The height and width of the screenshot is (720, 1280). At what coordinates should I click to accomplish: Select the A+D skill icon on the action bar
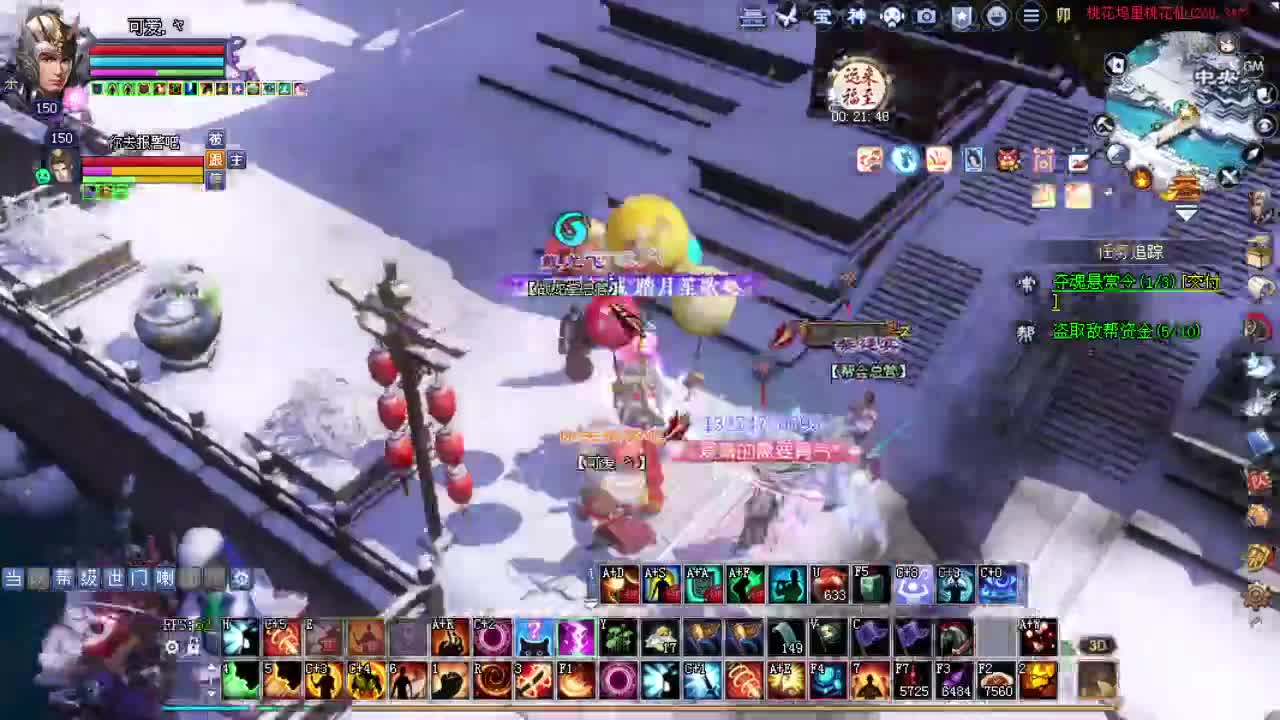pos(621,583)
